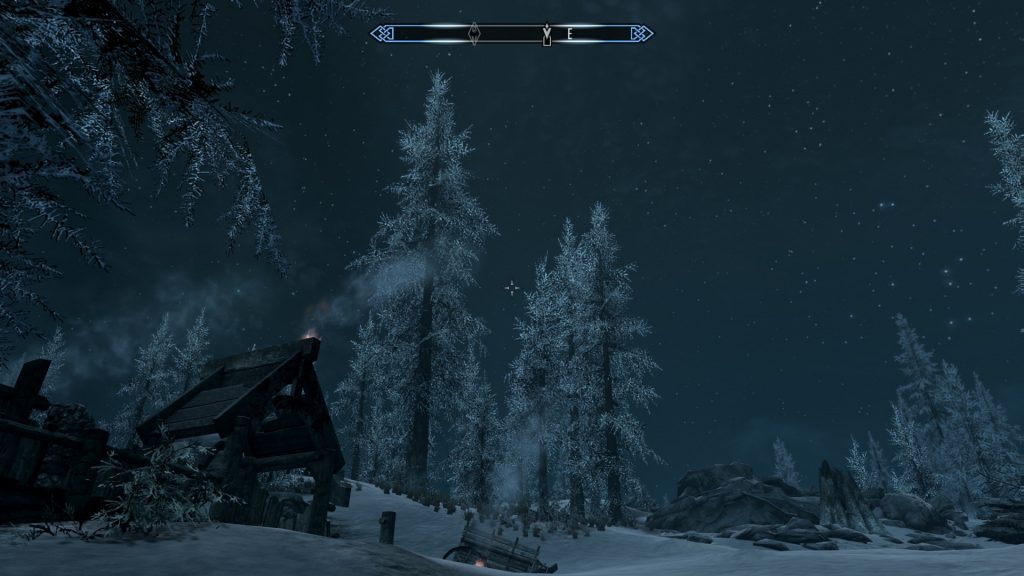This screenshot has height=576, width=1024.
Task: Click the quest arrow marker on the compass
Action: tap(546, 35)
